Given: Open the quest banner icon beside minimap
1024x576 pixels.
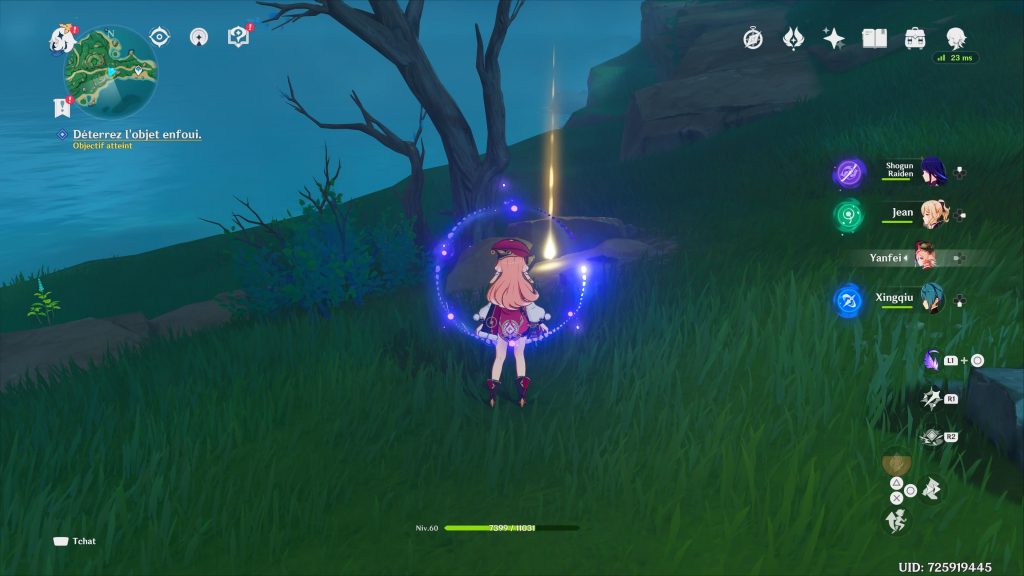Looking at the screenshot, I should (61, 107).
